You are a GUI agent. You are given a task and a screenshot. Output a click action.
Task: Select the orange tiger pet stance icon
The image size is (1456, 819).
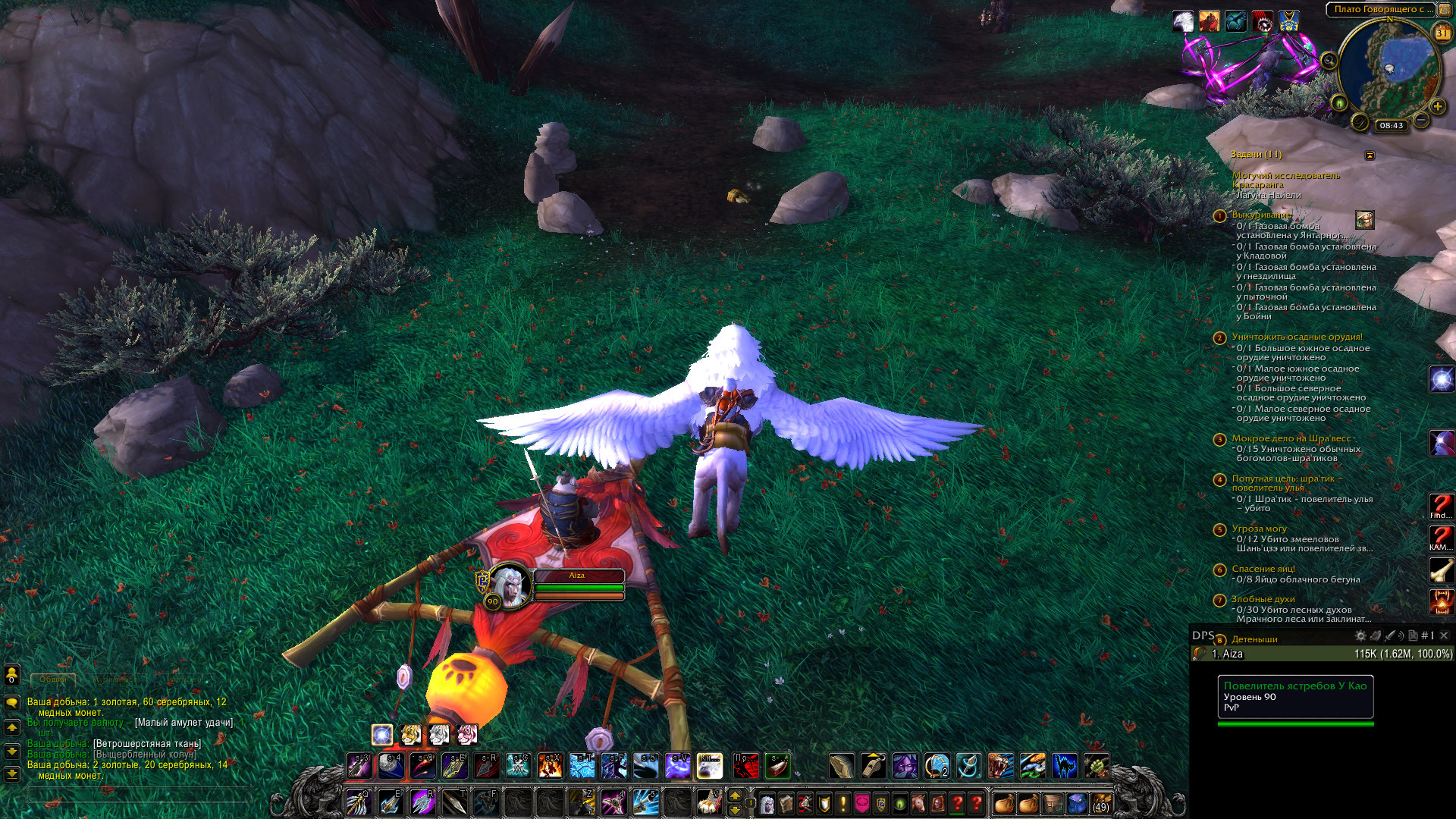(x=410, y=734)
